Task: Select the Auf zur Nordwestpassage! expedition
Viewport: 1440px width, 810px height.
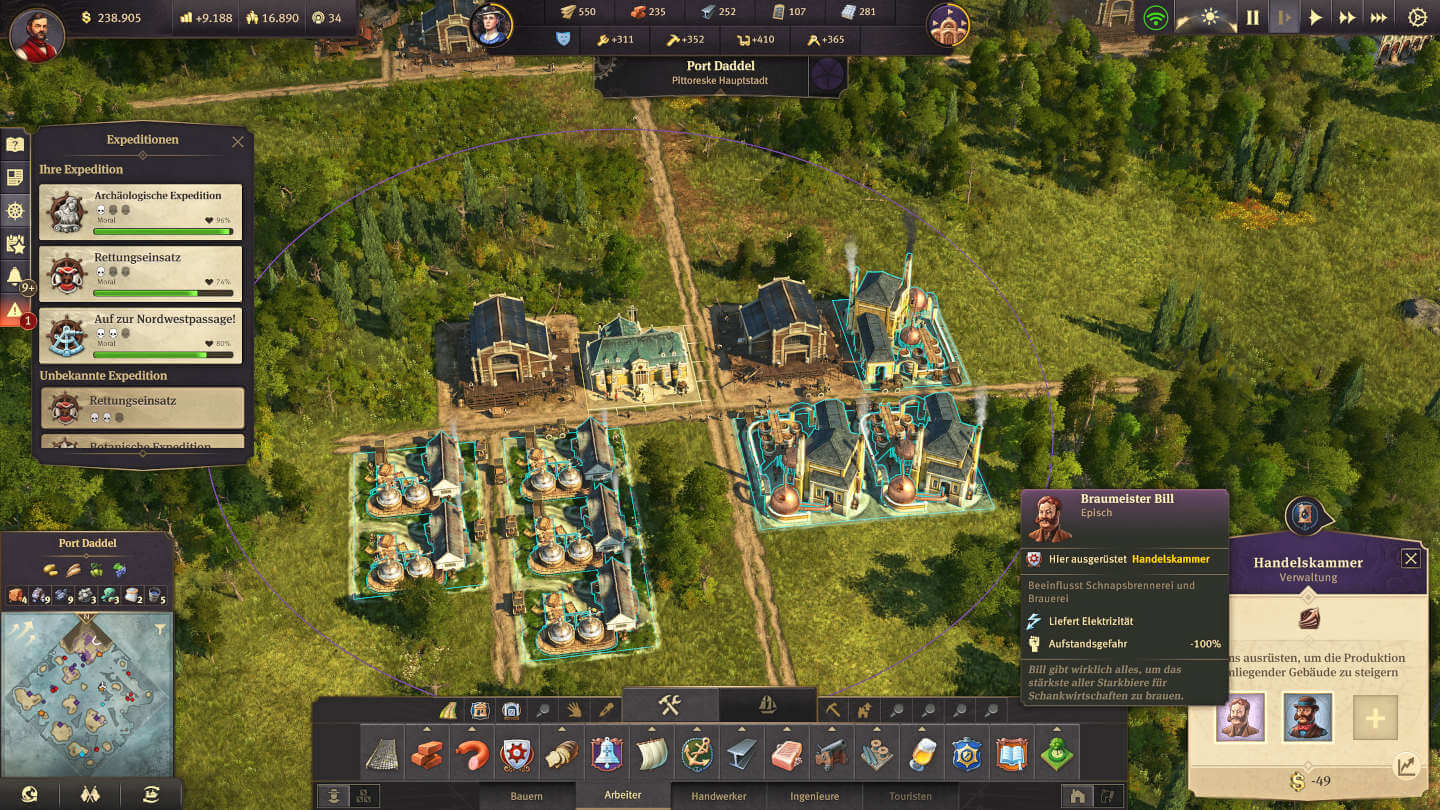Action: click(x=141, y=335)
